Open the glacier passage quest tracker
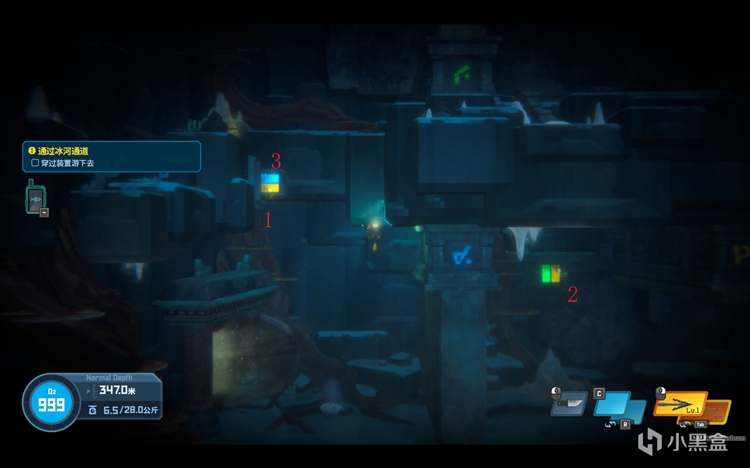This screenshot has width=750, height=468. coord(111,155)
